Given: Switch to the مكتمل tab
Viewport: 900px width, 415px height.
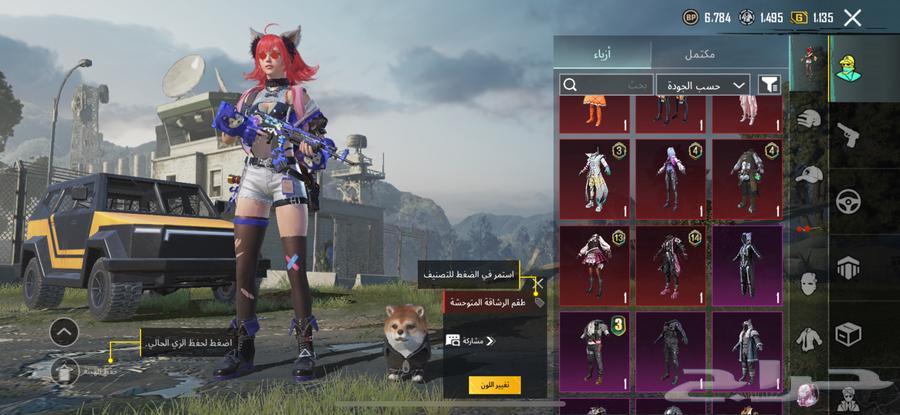Looking at the screenshot, I should [720, 52].
